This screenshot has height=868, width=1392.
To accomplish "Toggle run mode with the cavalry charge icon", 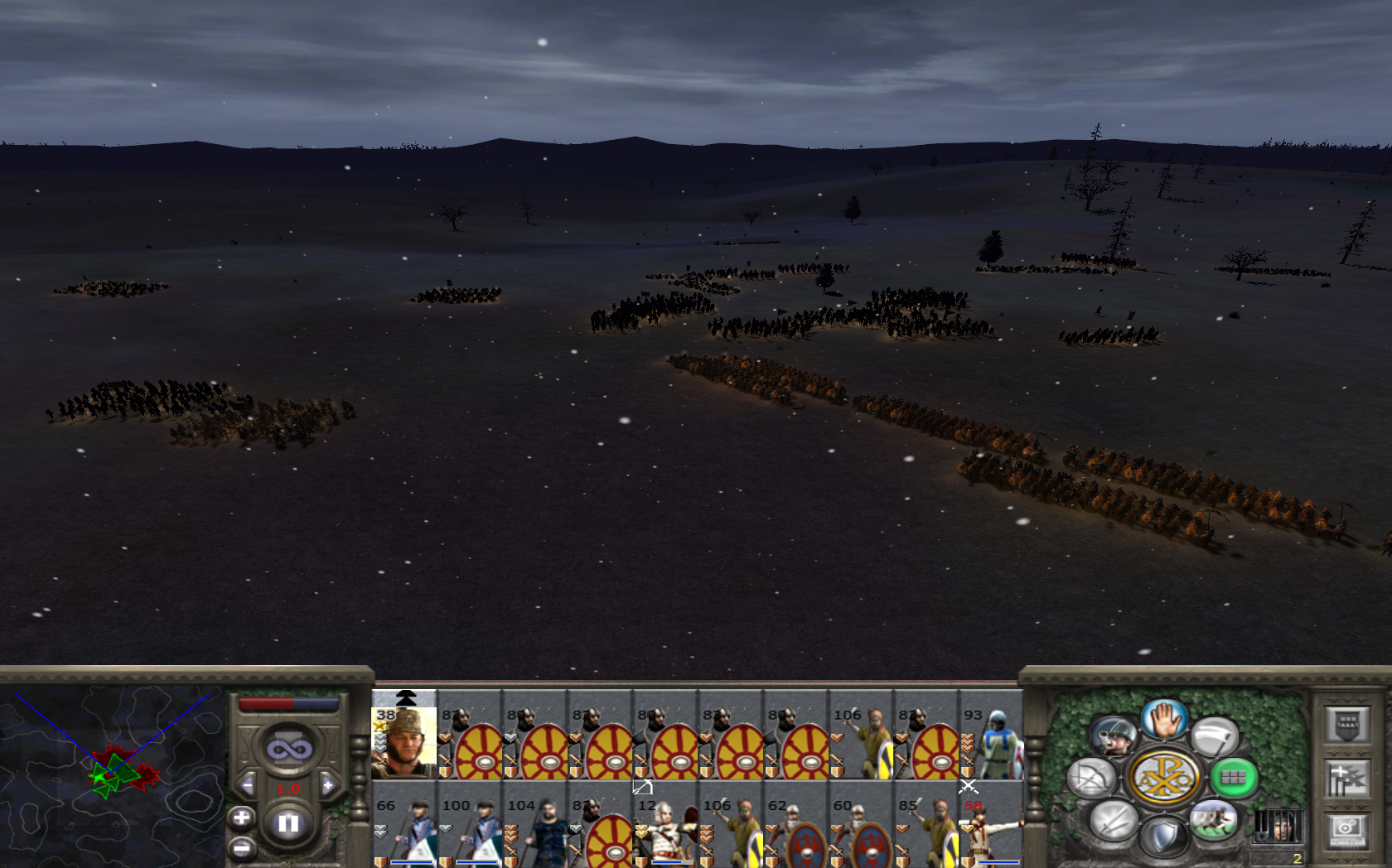I will 1213,820.
